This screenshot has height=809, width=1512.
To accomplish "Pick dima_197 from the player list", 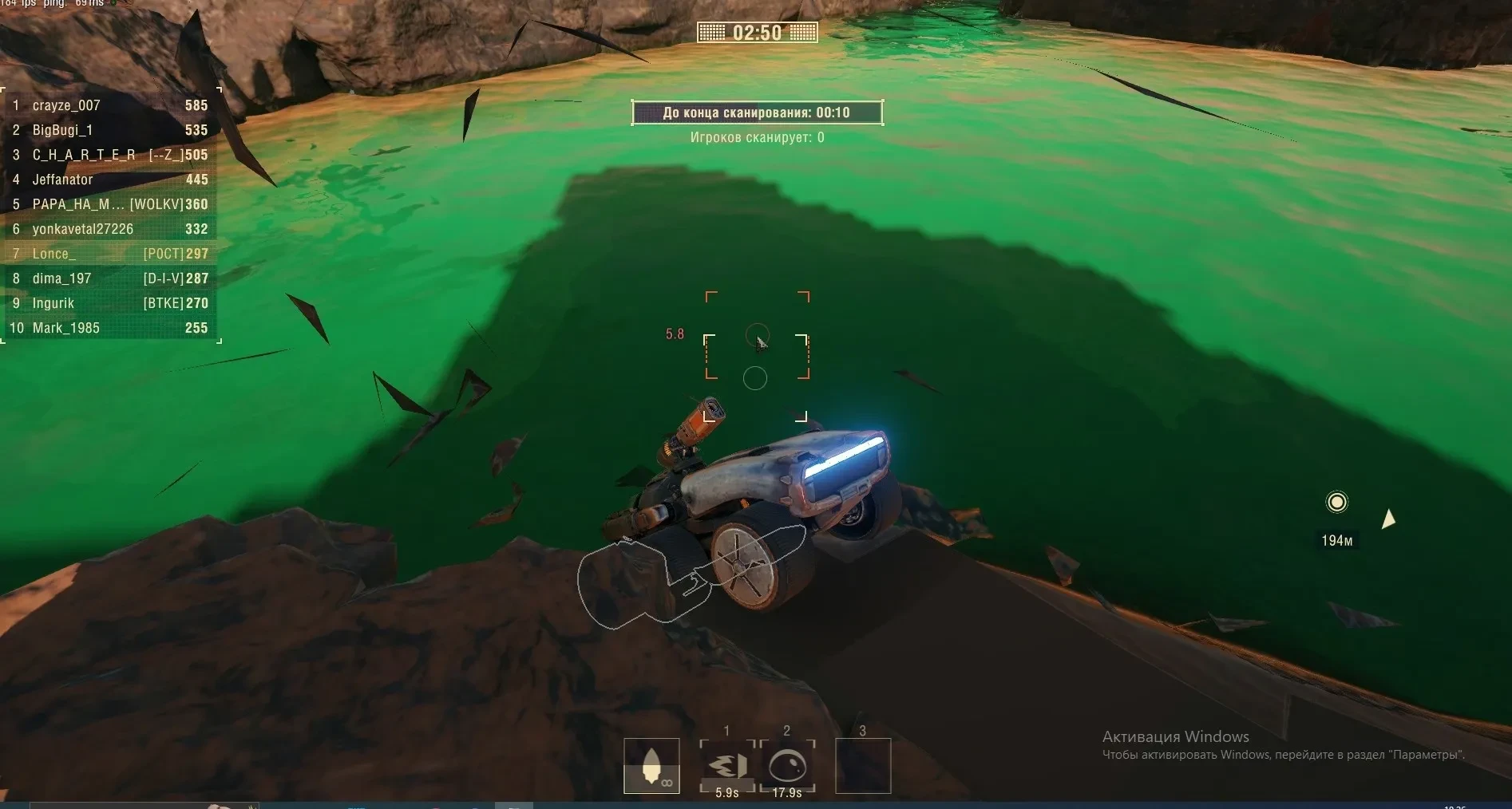I will (x=110, y=278).
